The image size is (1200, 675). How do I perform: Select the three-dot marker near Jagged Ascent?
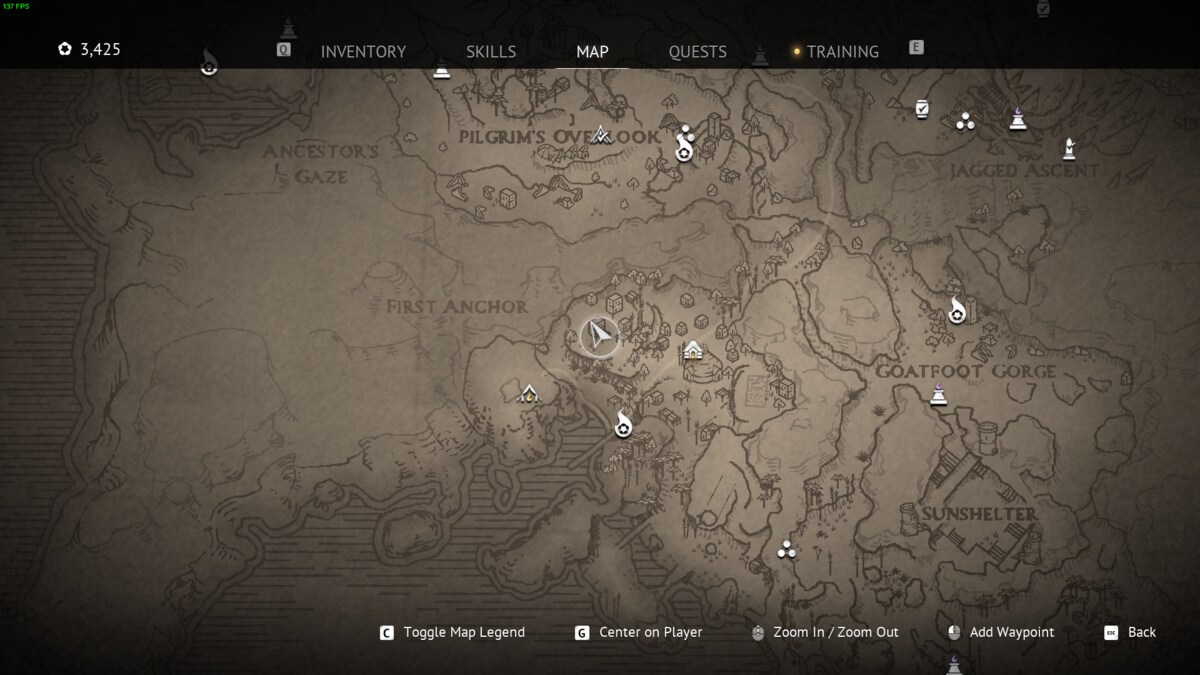pos(965,122)
